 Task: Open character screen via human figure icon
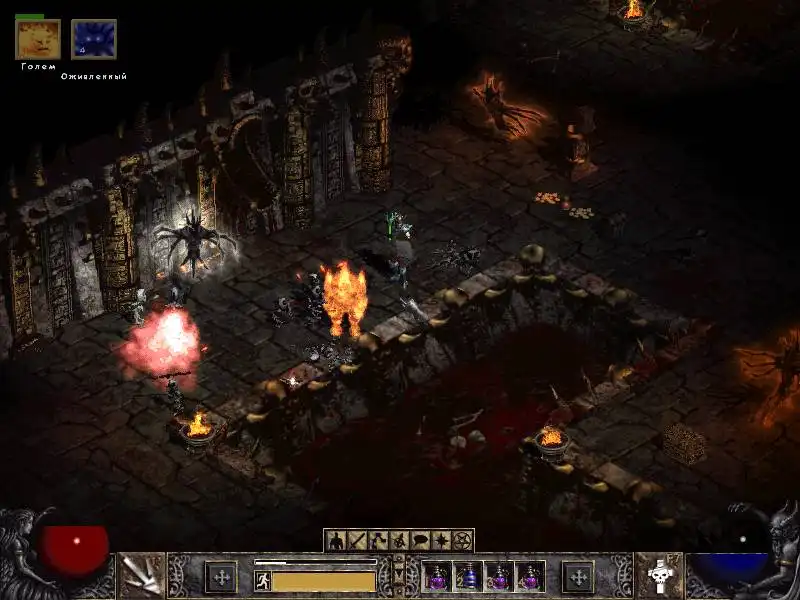[x=335, y=541]
